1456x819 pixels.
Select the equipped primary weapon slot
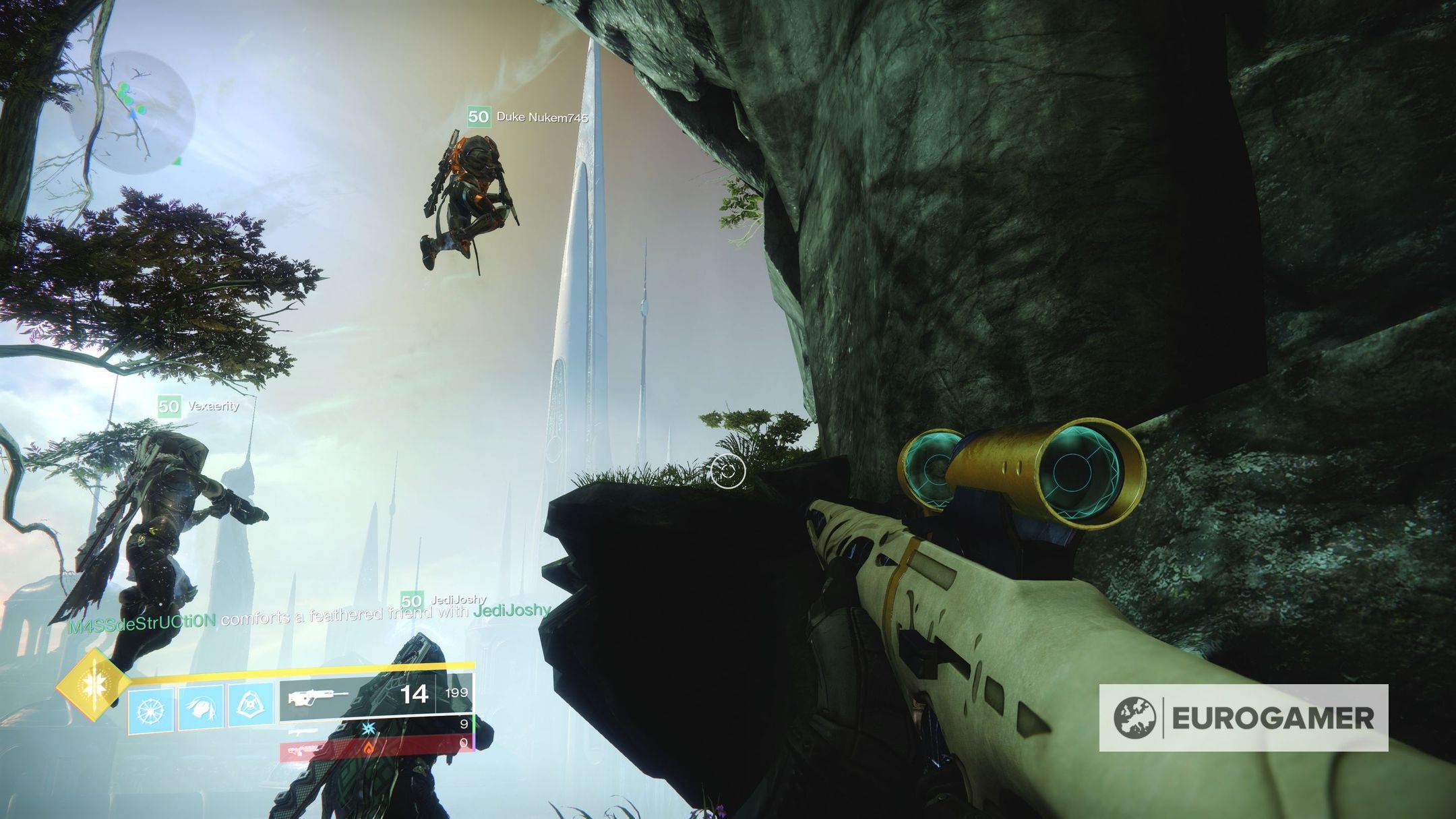click(376, 694)
